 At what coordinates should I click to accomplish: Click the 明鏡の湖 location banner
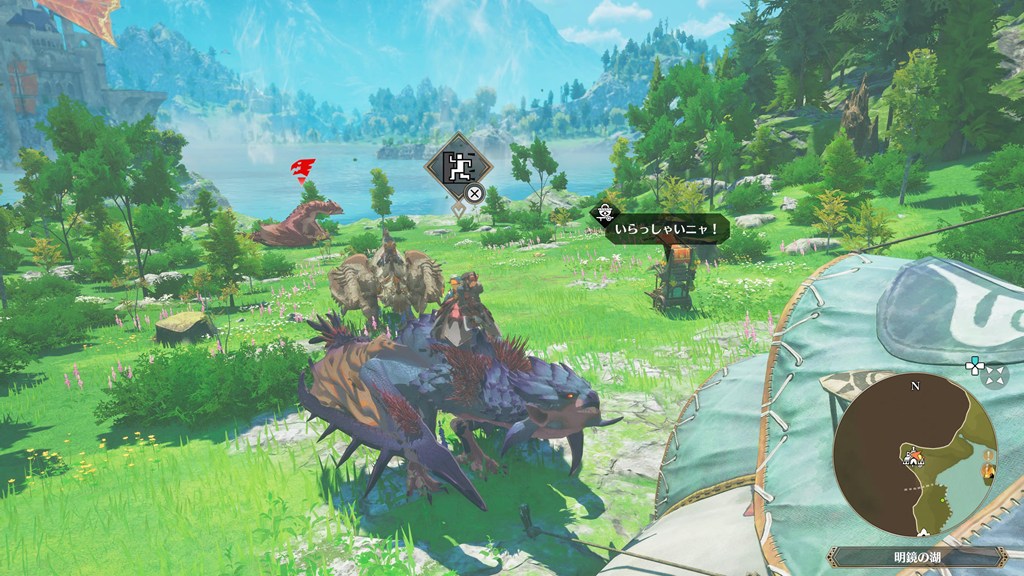click(x=913, y=557)
